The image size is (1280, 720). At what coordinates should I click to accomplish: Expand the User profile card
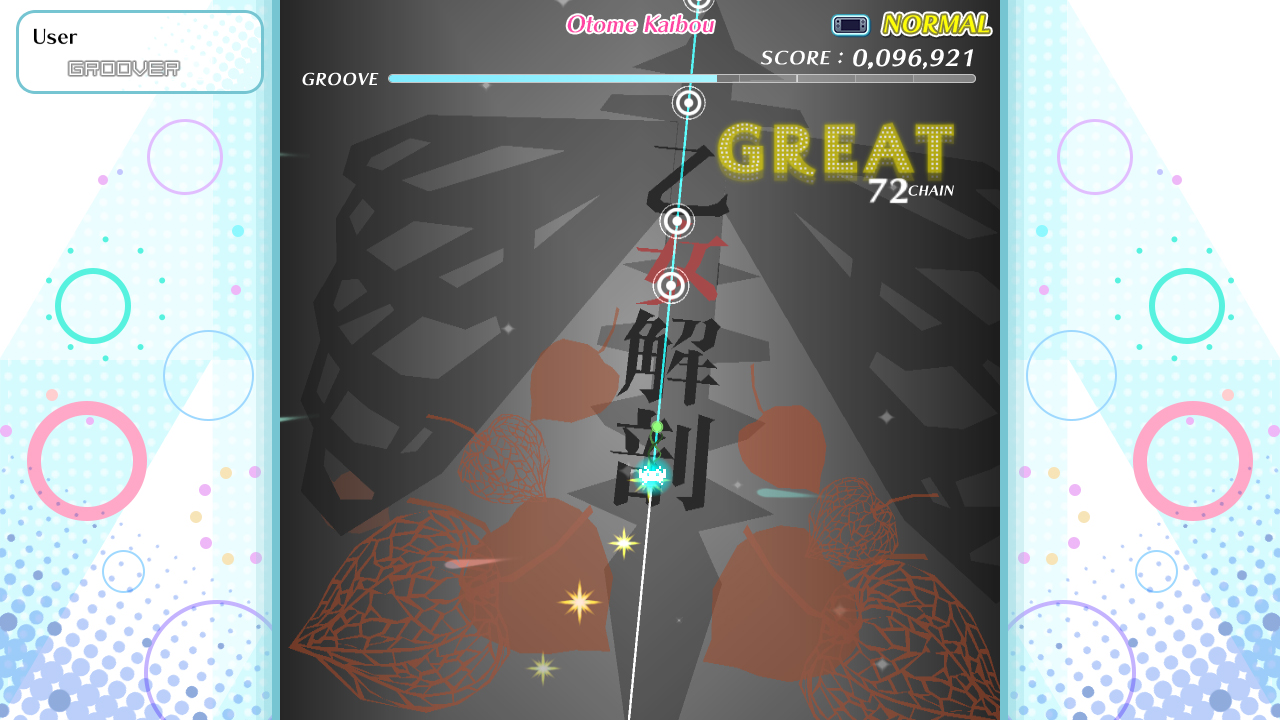(140, 51)
